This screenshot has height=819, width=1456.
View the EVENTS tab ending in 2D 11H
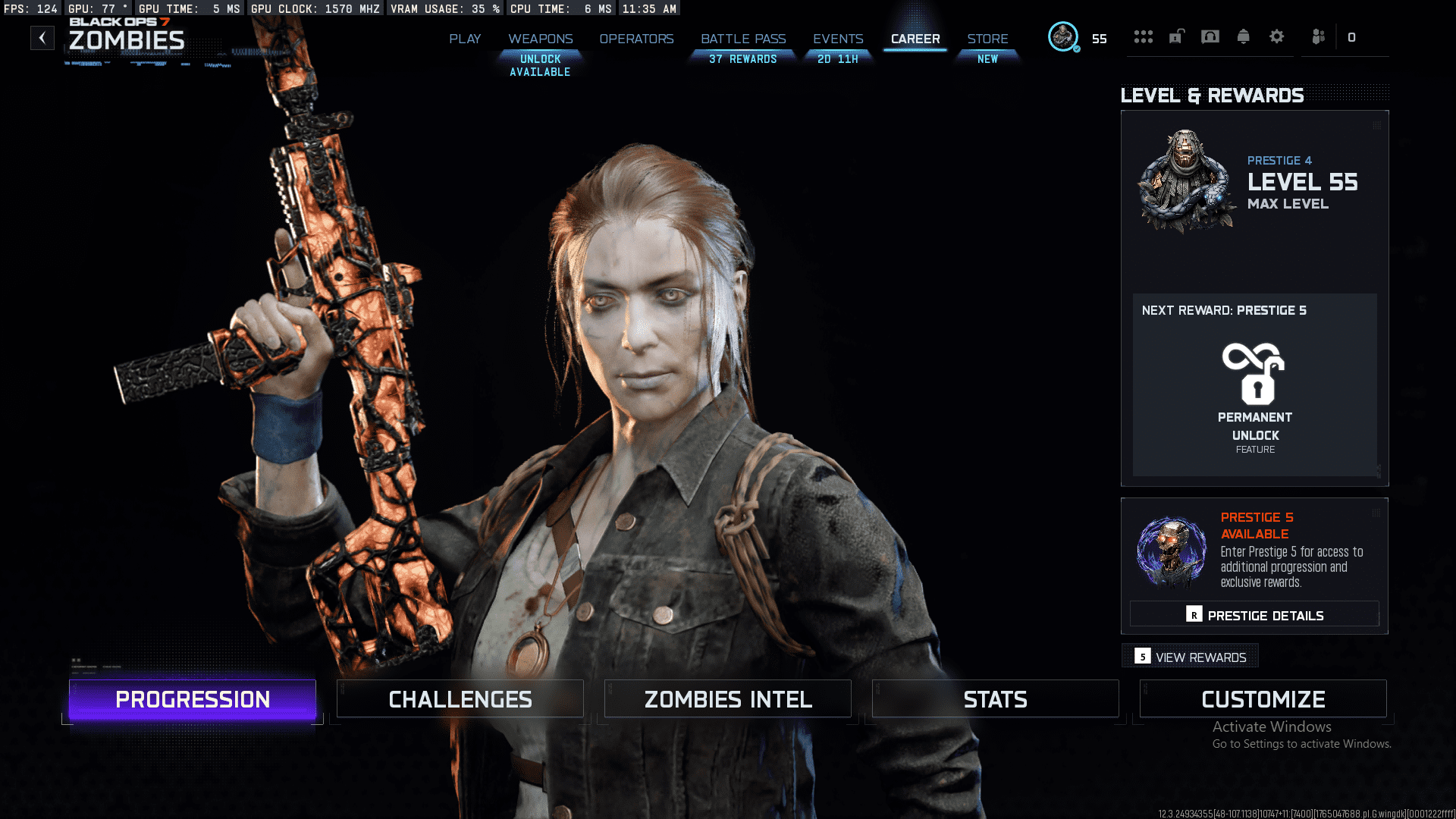(837, 39)
